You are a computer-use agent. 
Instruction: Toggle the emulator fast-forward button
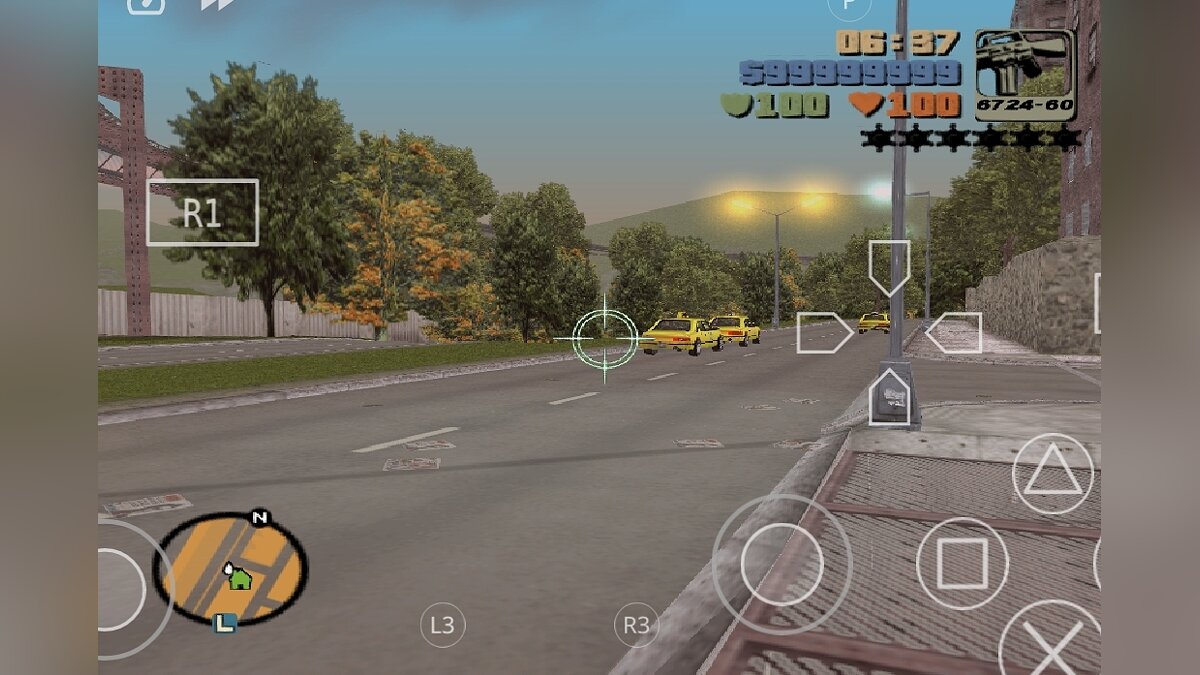click(215, 5)
